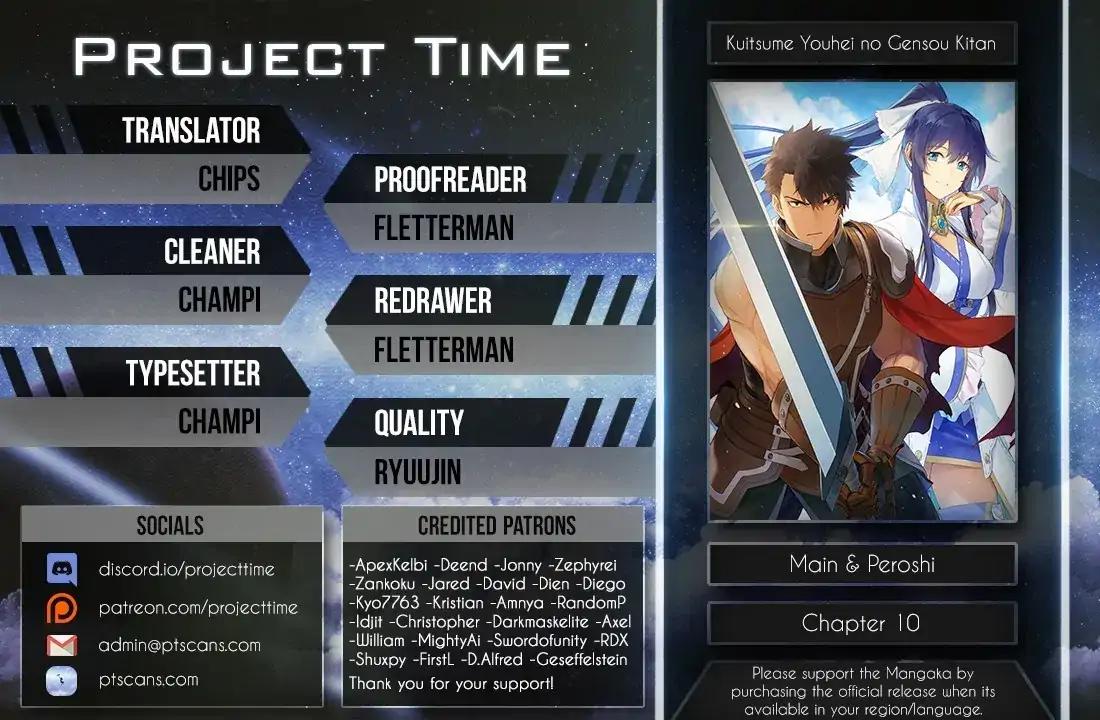Click the Patreon logo icon
Screen dimensions: 1100x720
62,607
